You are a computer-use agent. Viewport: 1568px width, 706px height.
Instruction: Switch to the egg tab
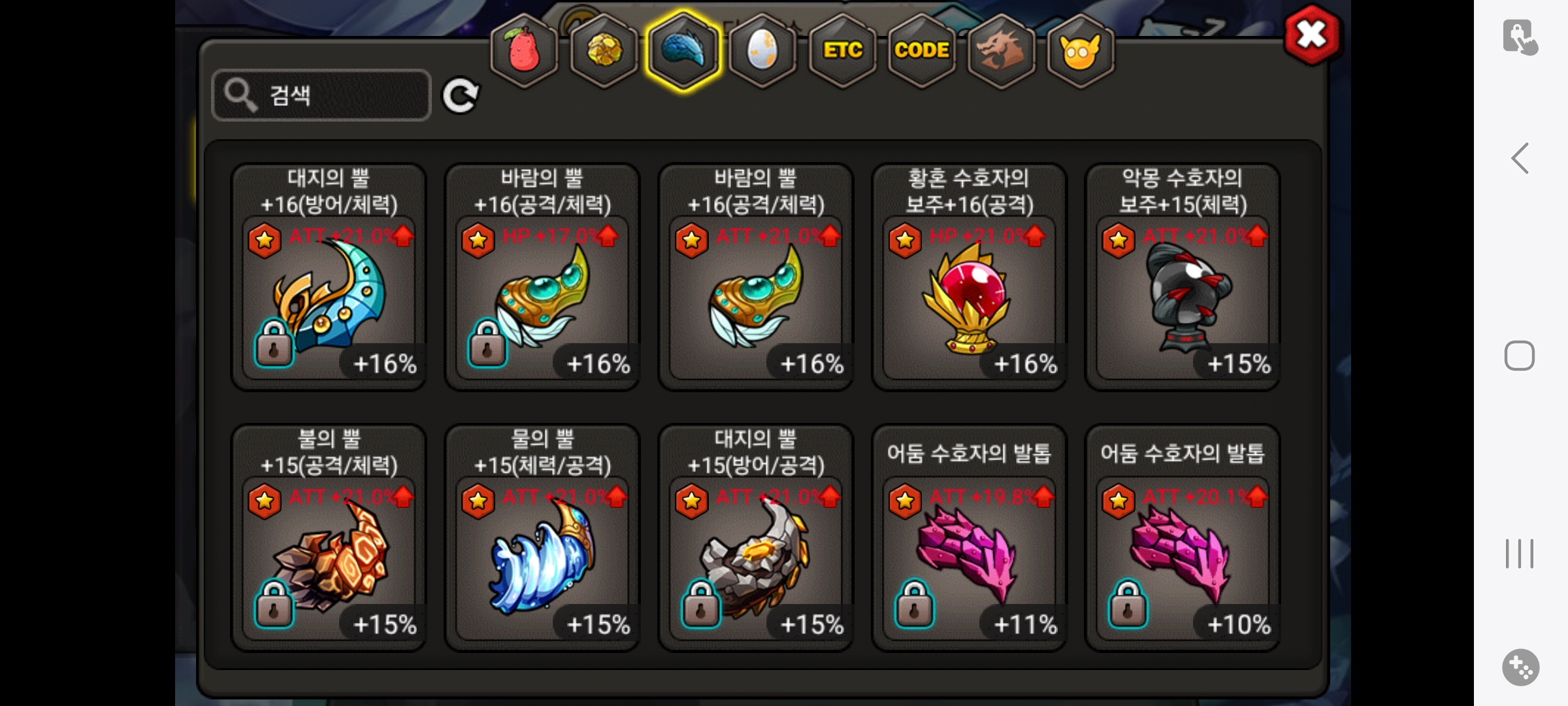[762, 50]
